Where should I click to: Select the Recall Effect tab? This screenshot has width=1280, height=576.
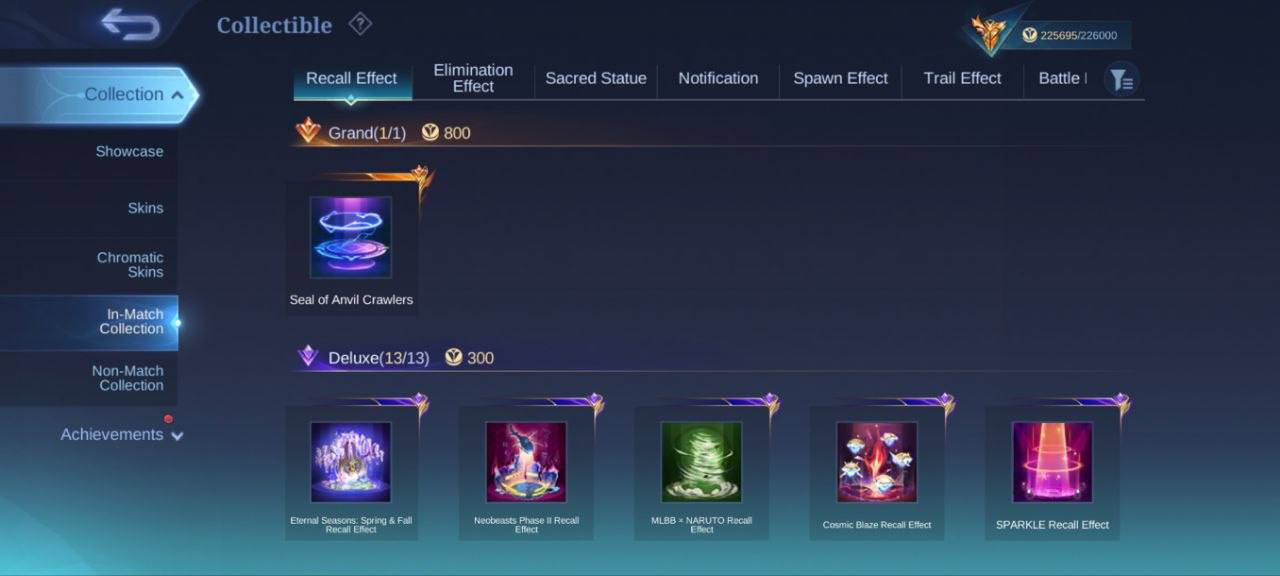351,78
